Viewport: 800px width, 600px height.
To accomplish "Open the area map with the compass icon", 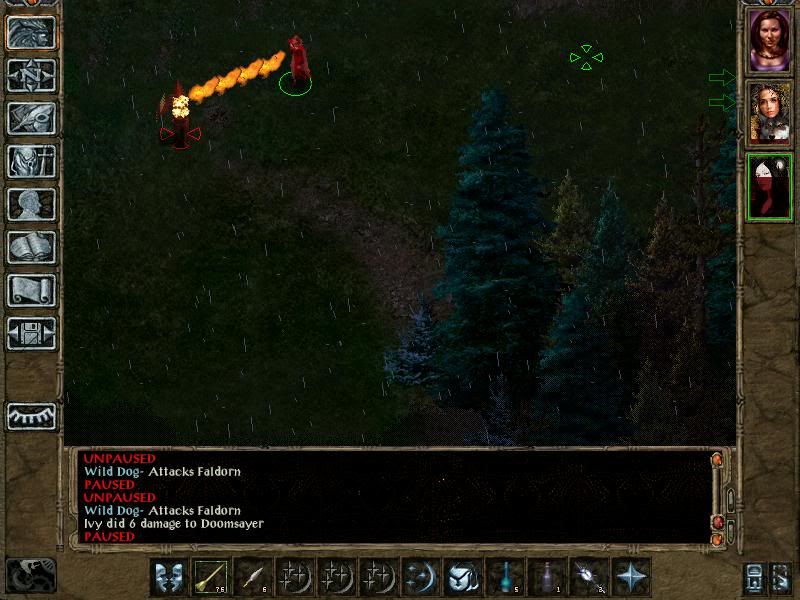I will tap(31, 75).
